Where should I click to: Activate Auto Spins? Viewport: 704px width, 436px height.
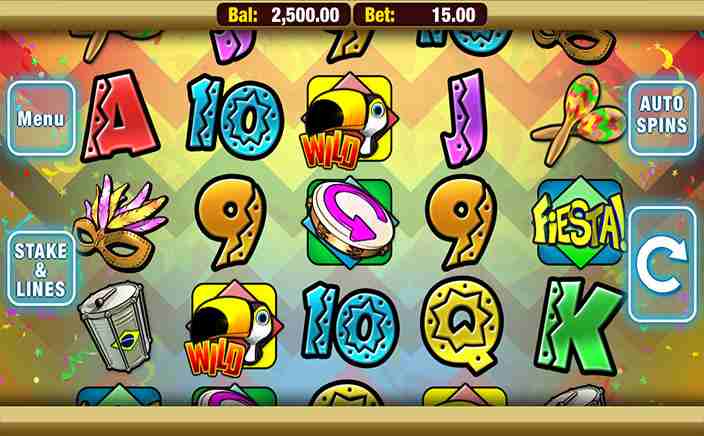point(662,117)
